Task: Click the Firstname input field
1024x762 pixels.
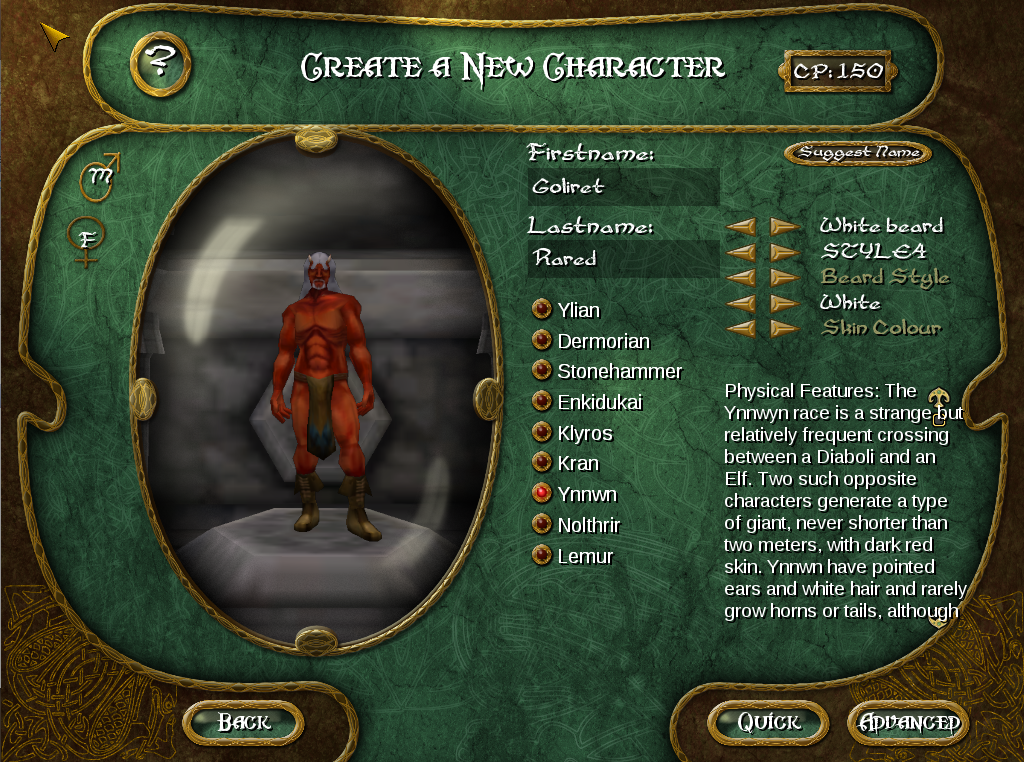Action: (x=623, y=187)
